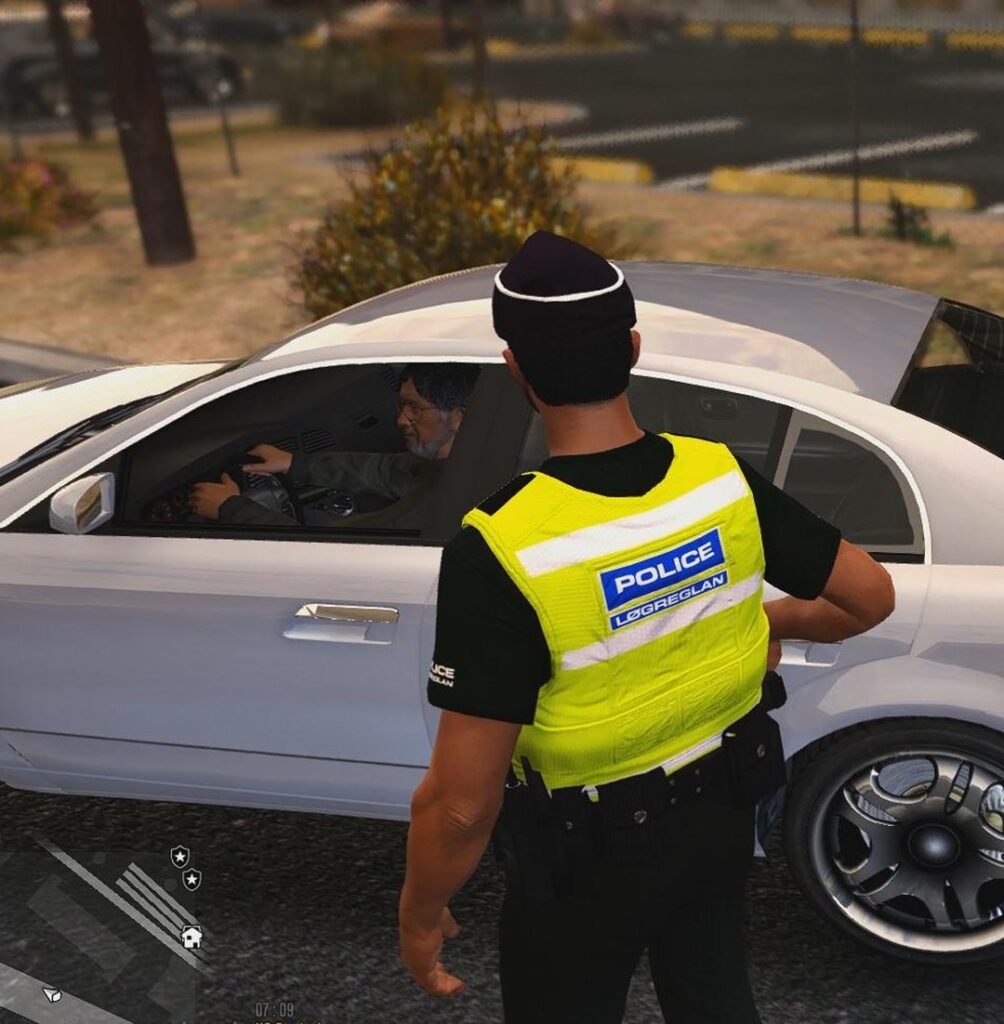Select the player arrow on the minimap

pos(51,994)
